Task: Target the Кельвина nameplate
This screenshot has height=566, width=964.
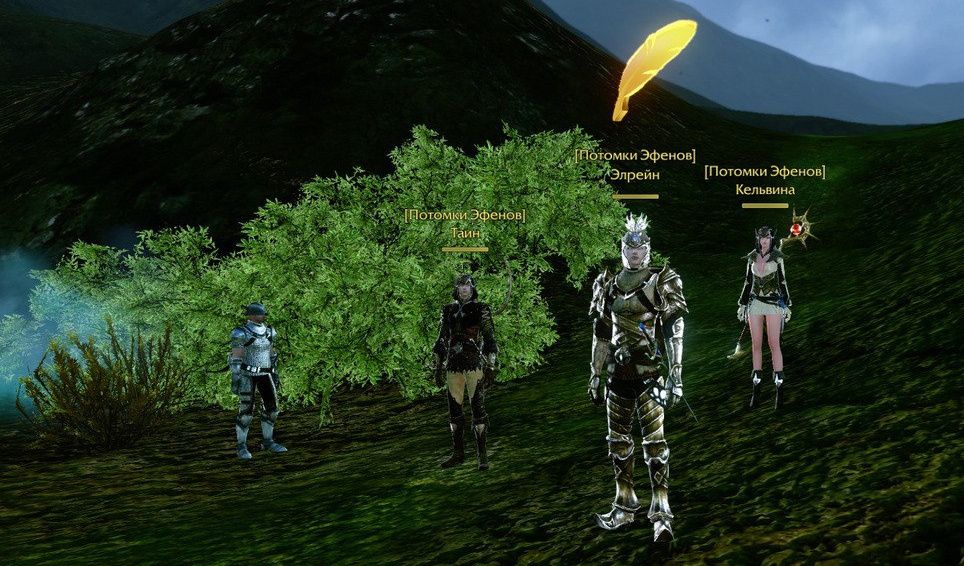Action: tap(764, 189)
